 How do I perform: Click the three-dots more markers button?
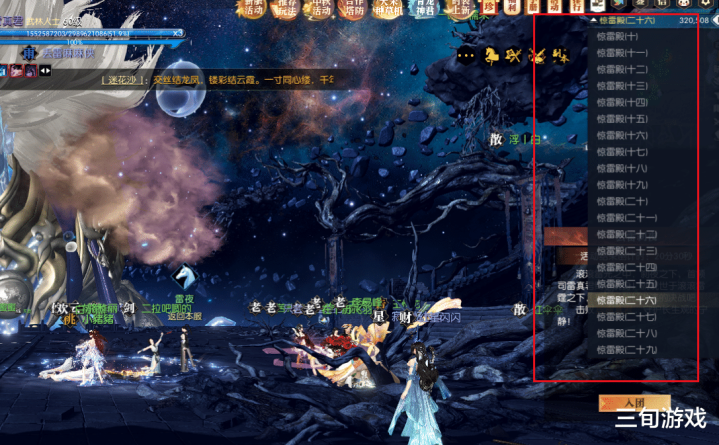click(x=466, y=56)
